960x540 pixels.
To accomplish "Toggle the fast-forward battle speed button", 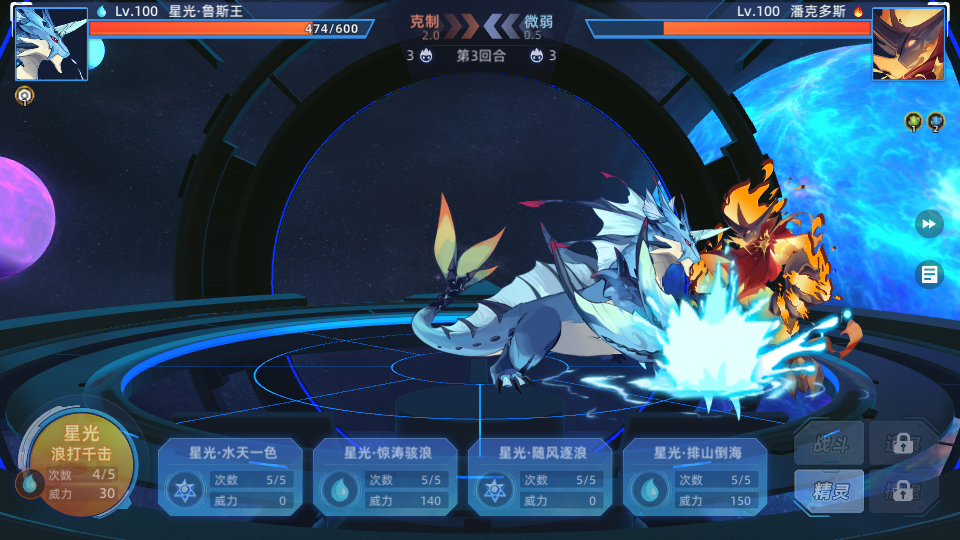I will coord(929,224).
